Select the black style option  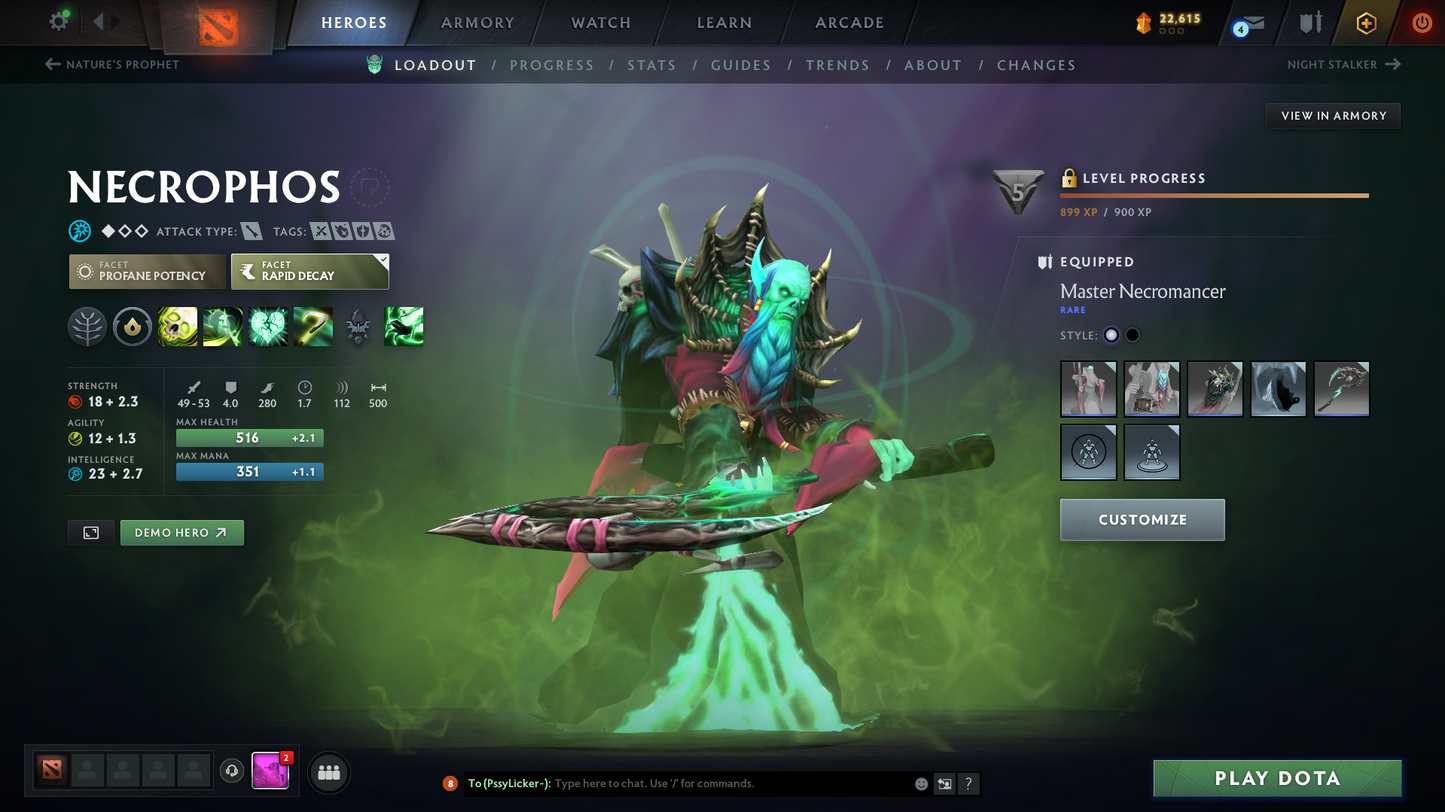[x=1133, y=335]
